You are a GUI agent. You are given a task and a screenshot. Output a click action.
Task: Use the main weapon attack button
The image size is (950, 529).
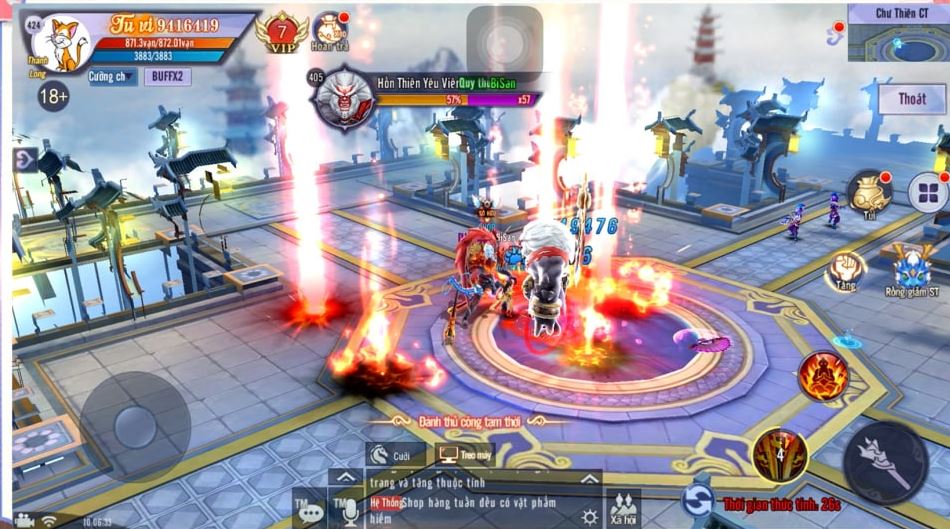coord(885,462)
